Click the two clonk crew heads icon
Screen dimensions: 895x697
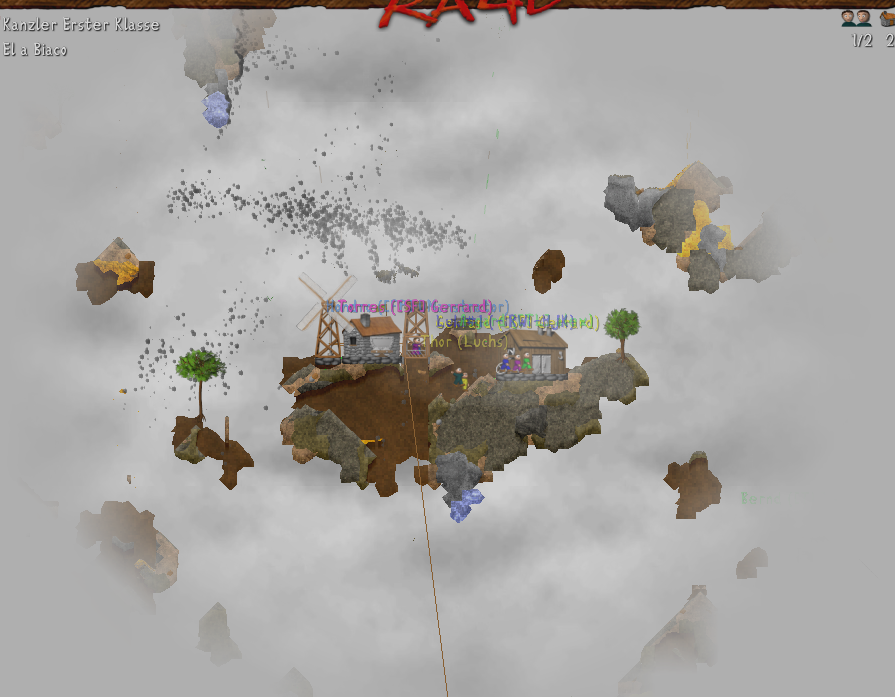[855, 18]
